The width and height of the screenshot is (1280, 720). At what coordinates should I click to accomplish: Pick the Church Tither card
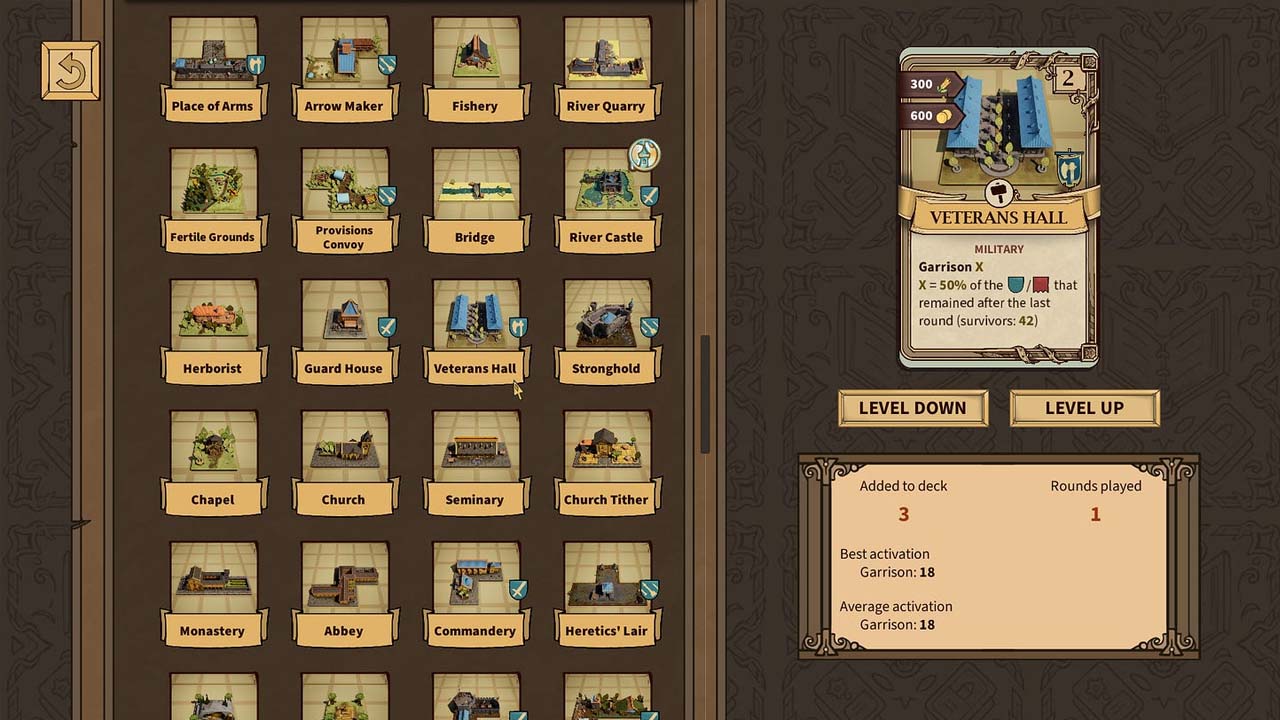606,461
